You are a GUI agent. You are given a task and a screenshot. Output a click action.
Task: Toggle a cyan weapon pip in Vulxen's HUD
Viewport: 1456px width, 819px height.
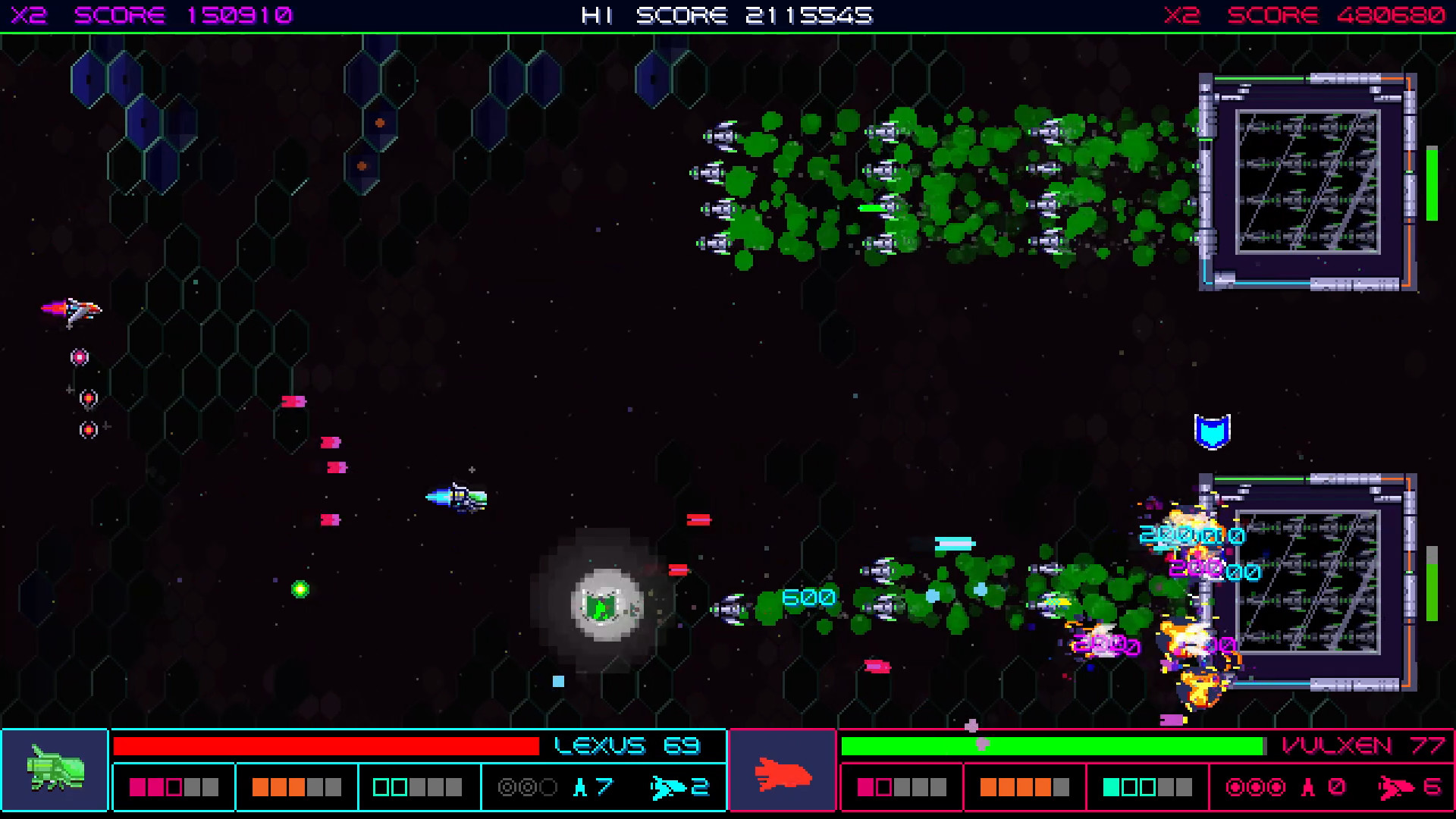[x=1112, y=787]
